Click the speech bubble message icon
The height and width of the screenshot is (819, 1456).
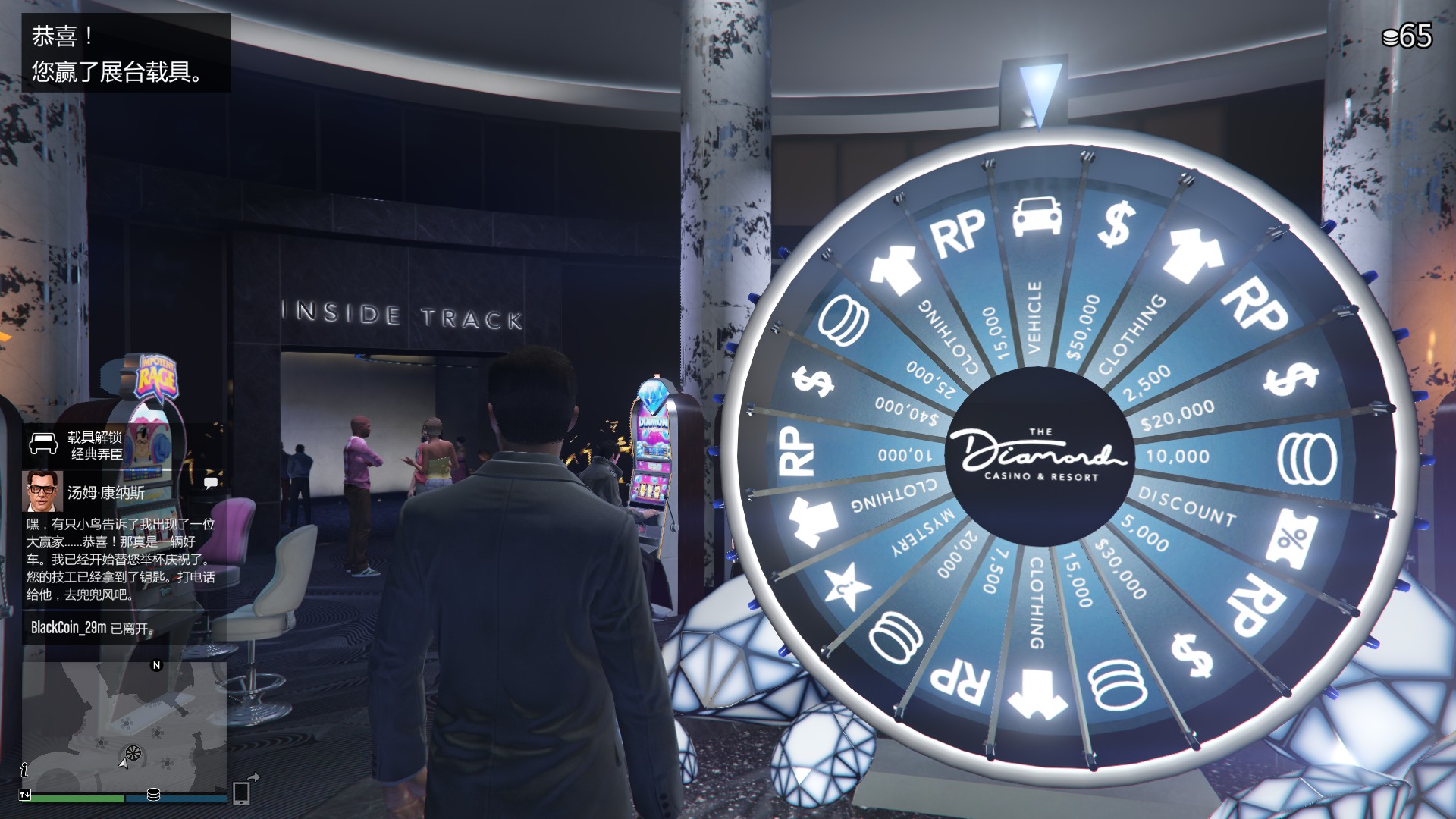211,483
